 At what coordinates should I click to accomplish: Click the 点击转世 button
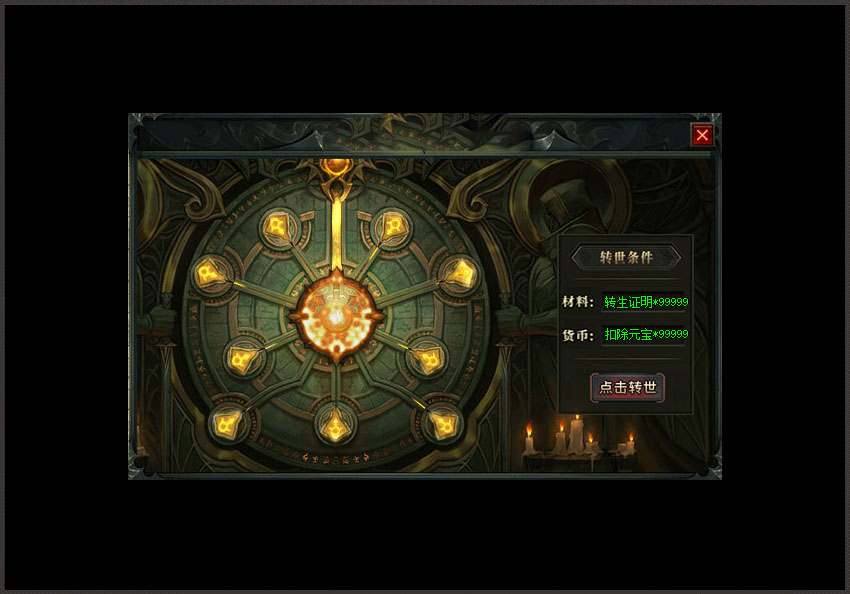click(x=627, y=388)
